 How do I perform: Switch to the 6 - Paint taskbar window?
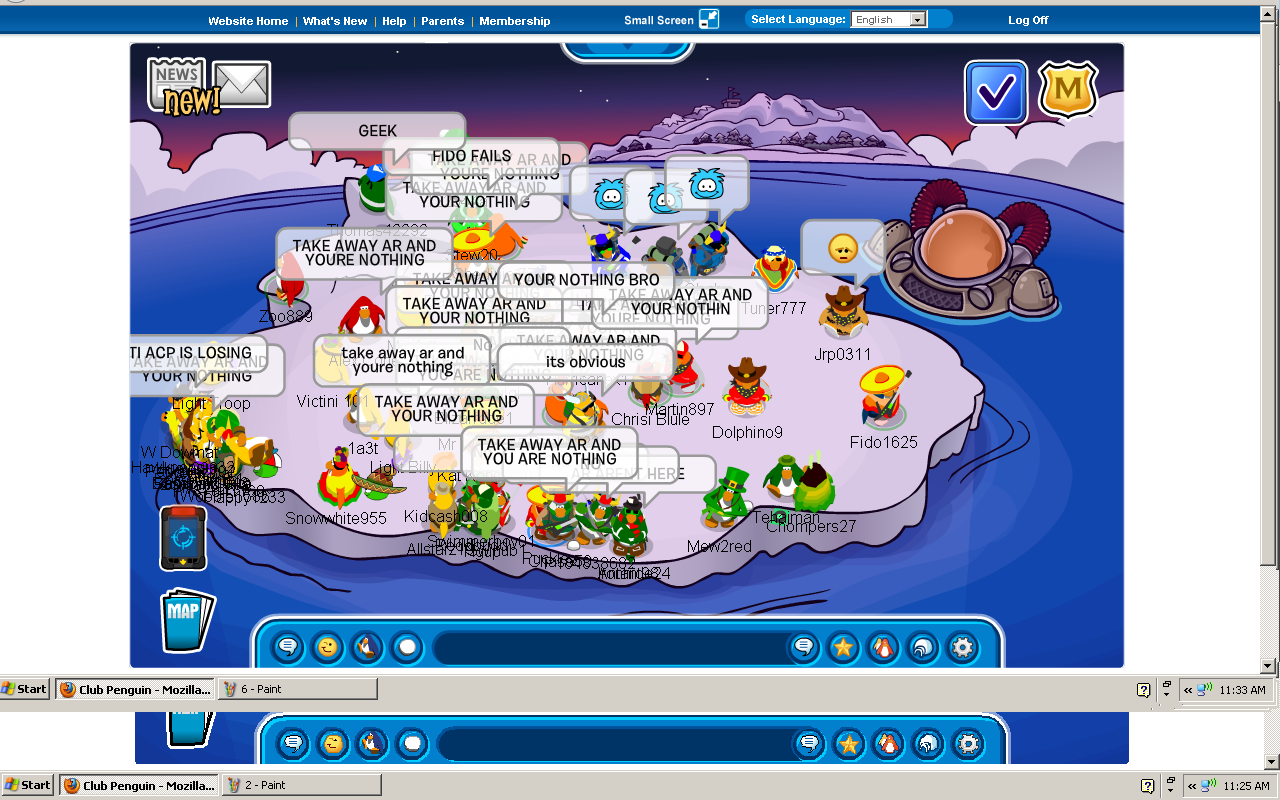coord(297,689)
